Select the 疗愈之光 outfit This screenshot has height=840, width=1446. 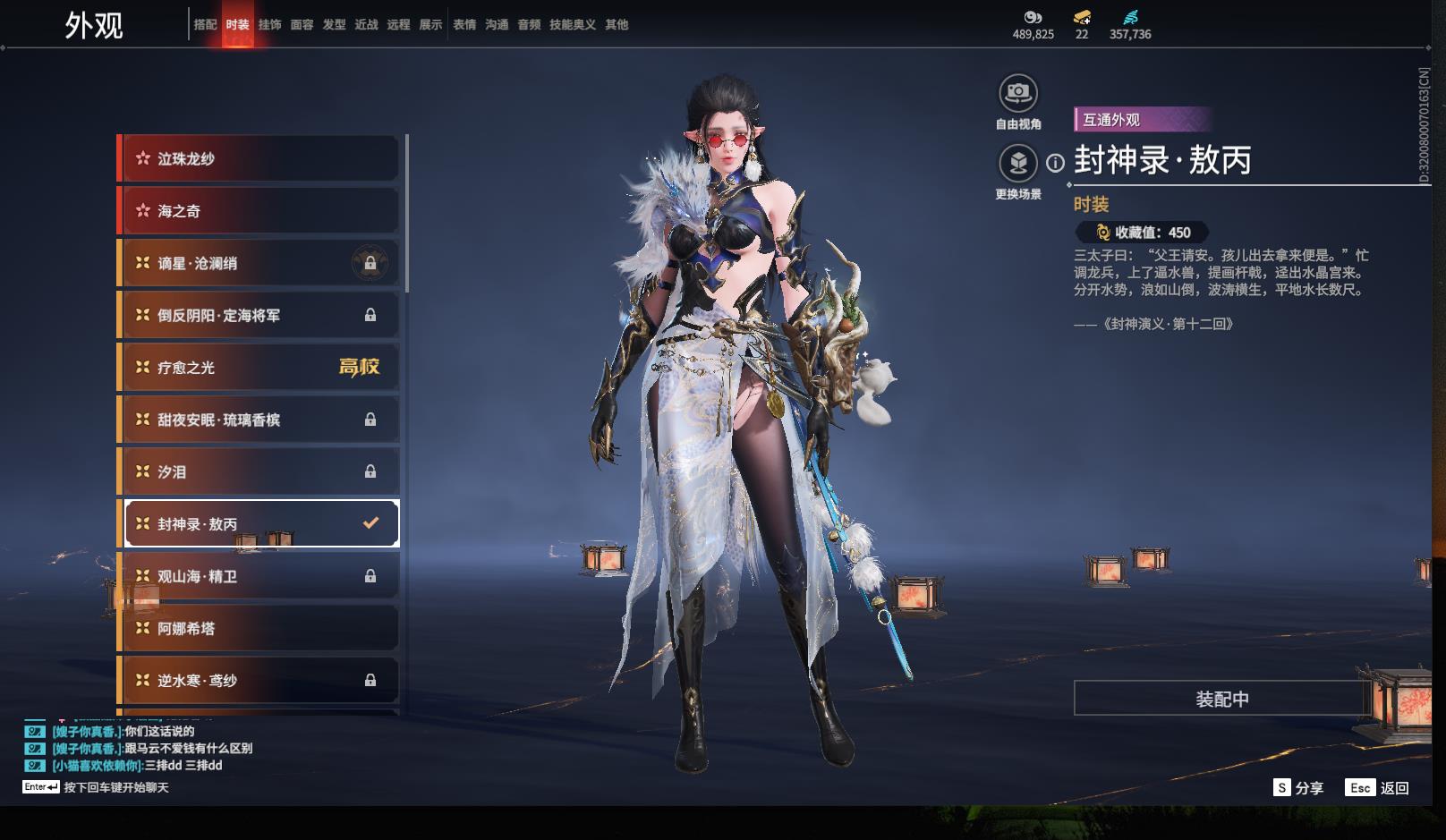(x=259, y=368)
